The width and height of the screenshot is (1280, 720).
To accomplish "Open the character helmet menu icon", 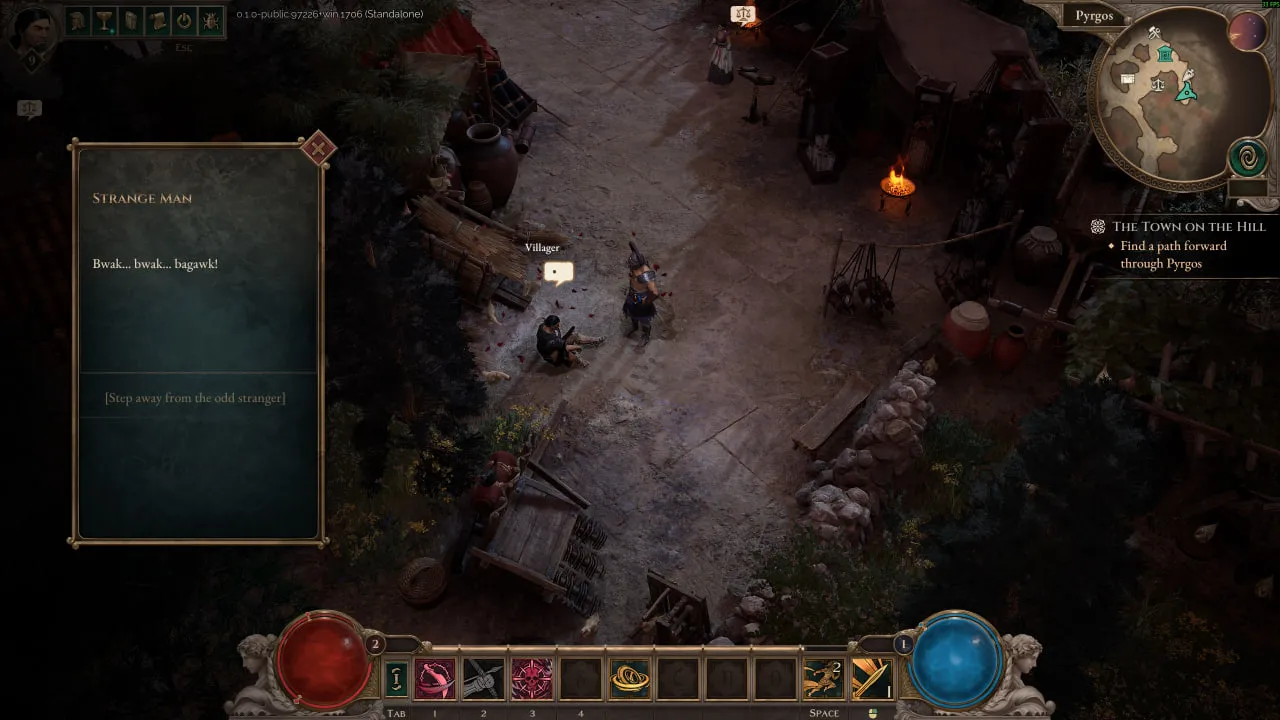I will 79,20.
